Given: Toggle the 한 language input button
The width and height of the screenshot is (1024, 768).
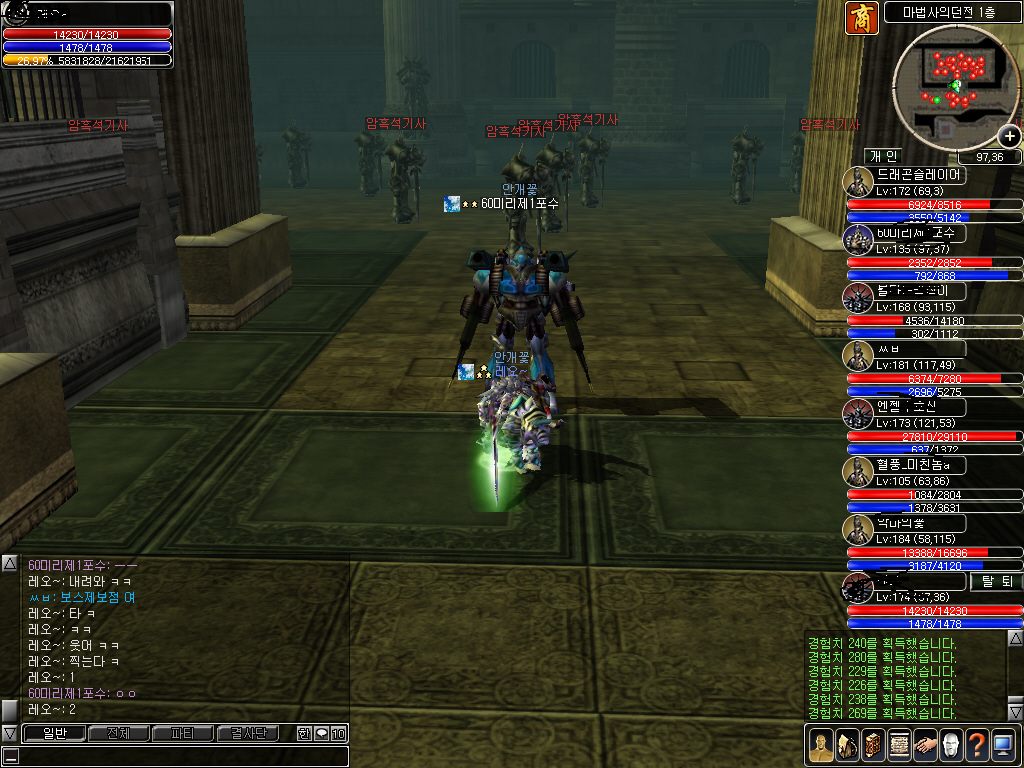Looking at the screenshot, I should point(304,734).
